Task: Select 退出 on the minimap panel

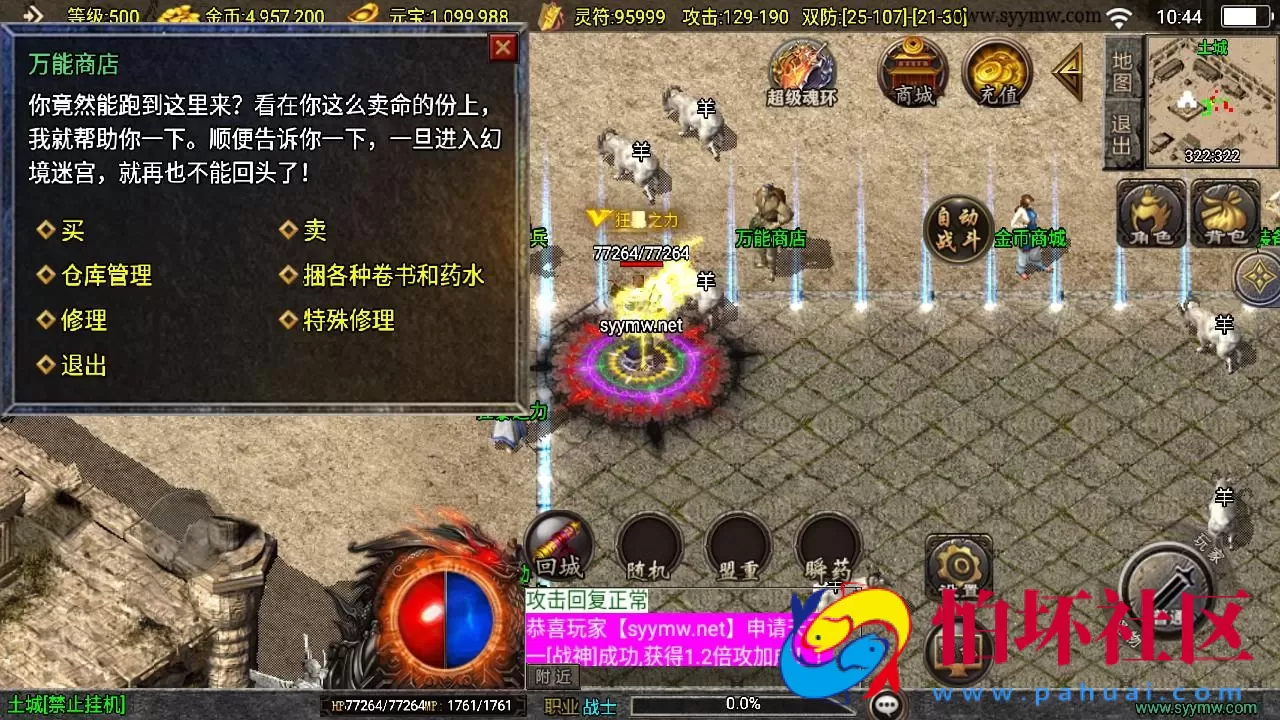Action: pyautogui.click(x=1123, y=133)
